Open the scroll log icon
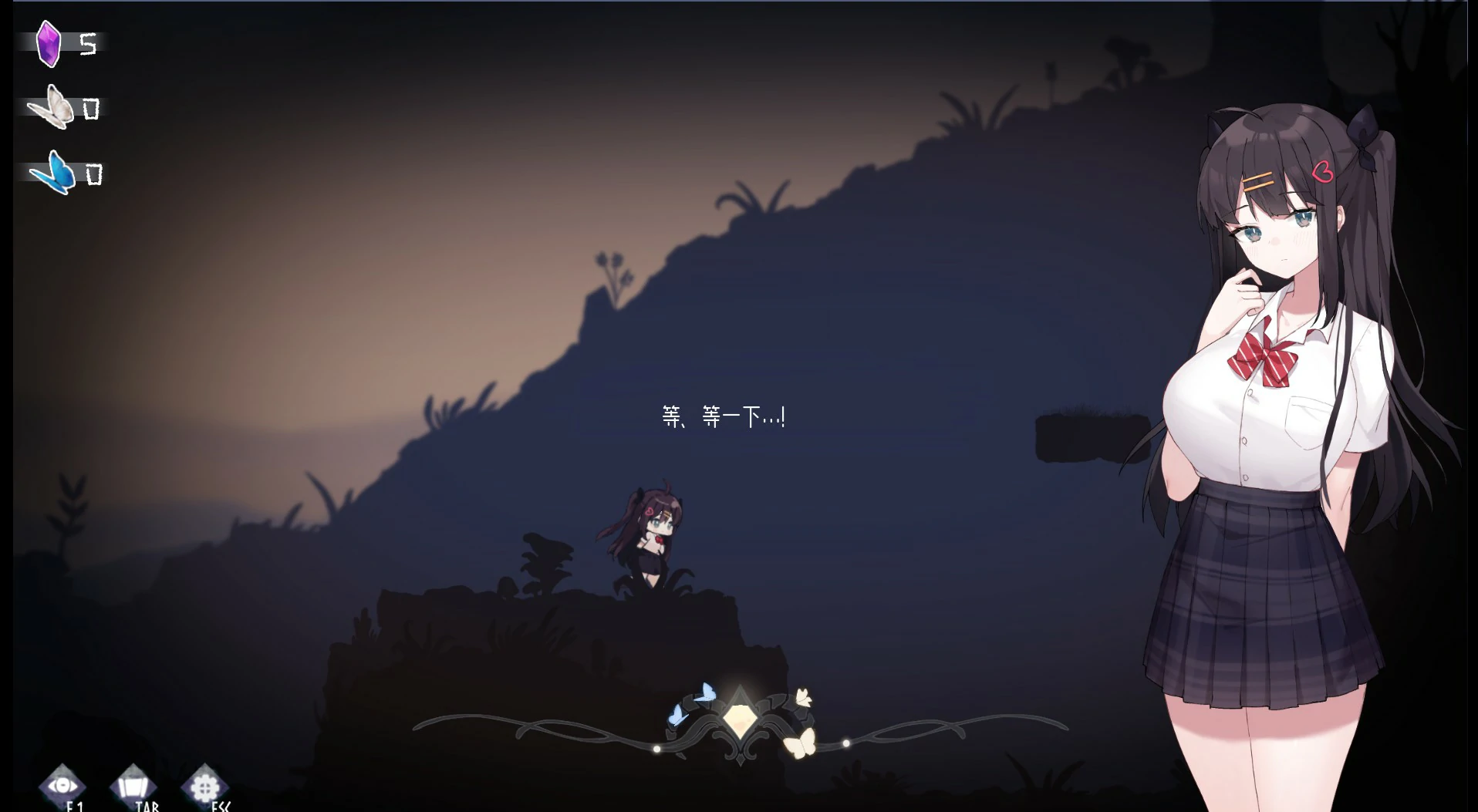This screenshot has width=1478, height=812. (x=133, y=787)
